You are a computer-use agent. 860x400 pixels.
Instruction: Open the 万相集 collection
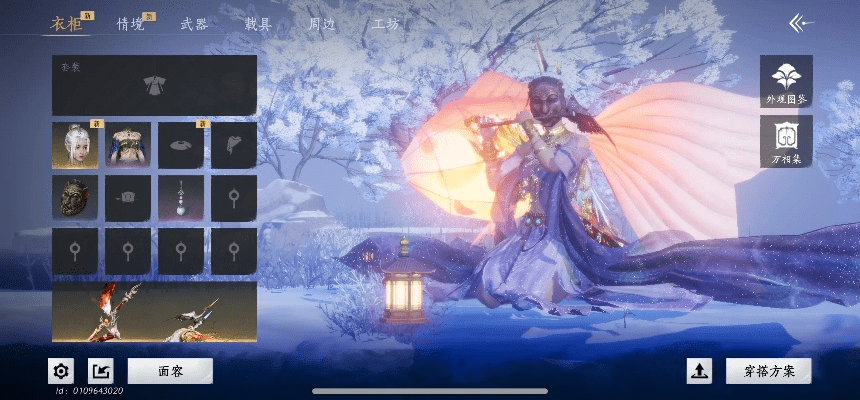pyautogui.click(x=786, y=141)
